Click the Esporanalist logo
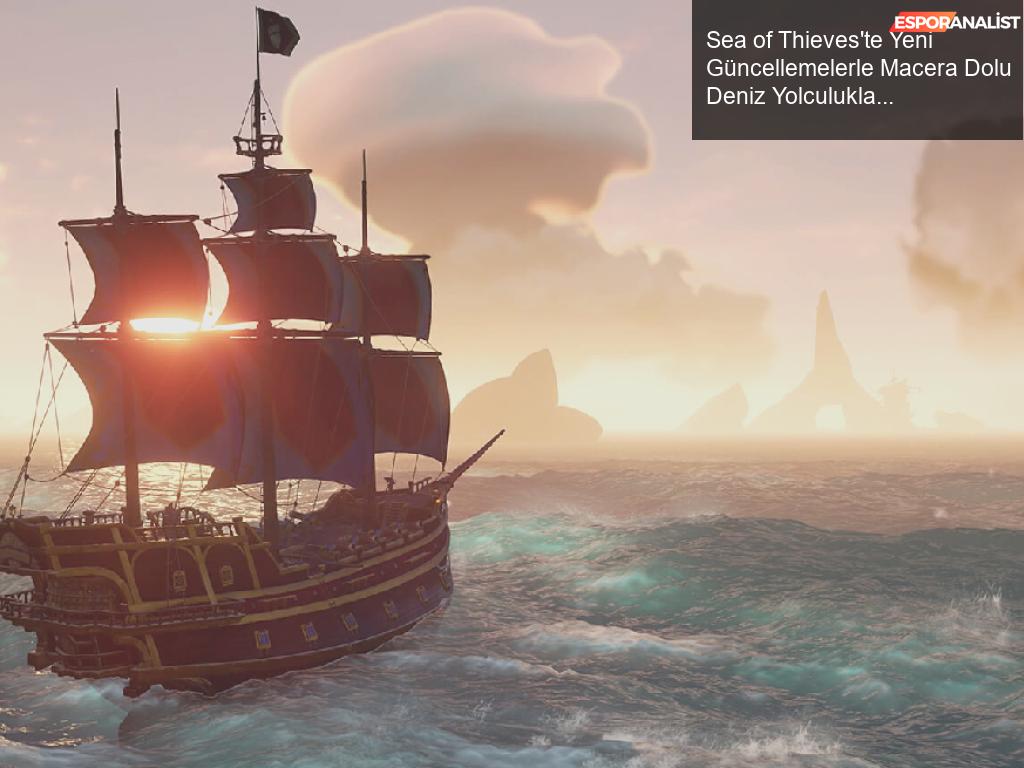Viewport: 1024px width, 768px height. (x=955, y=22)
